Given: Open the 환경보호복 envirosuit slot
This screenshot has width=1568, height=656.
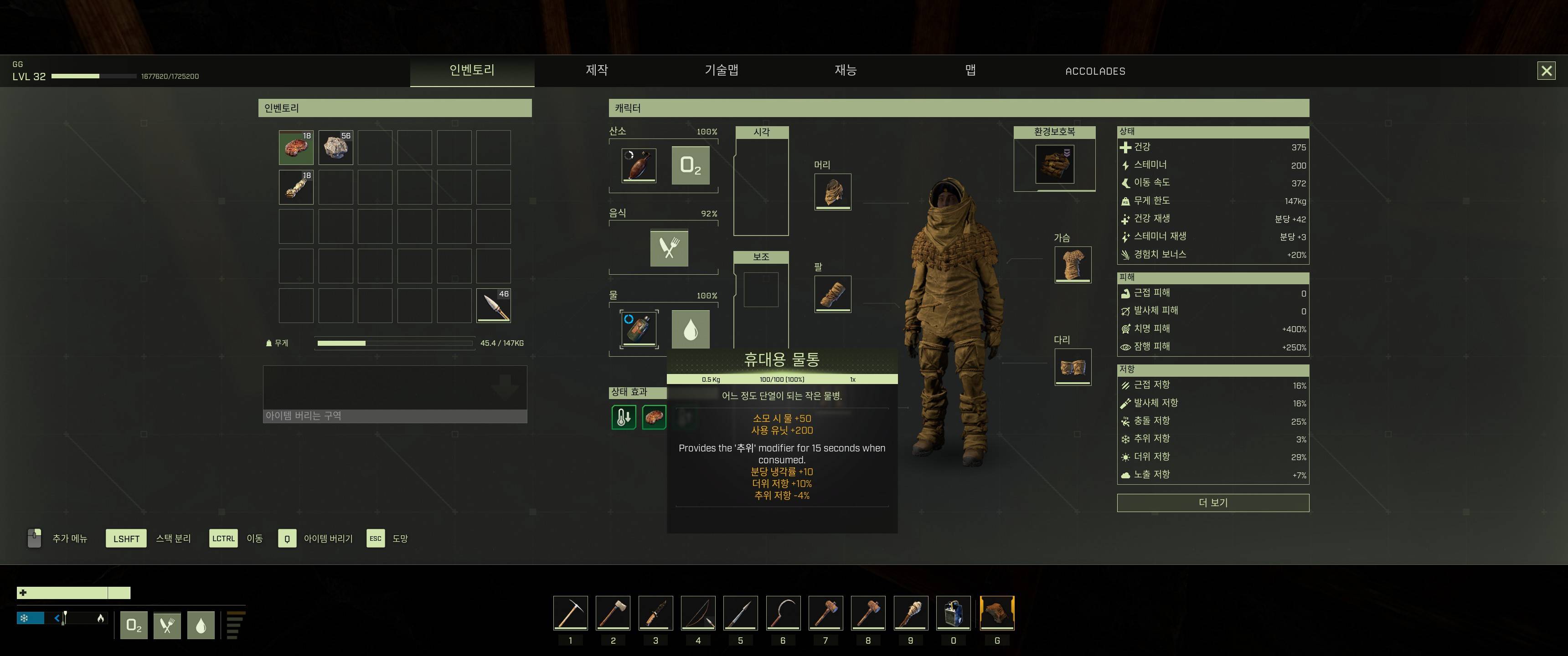Looking at the screenshot, I should click(x=1054, y=164).
